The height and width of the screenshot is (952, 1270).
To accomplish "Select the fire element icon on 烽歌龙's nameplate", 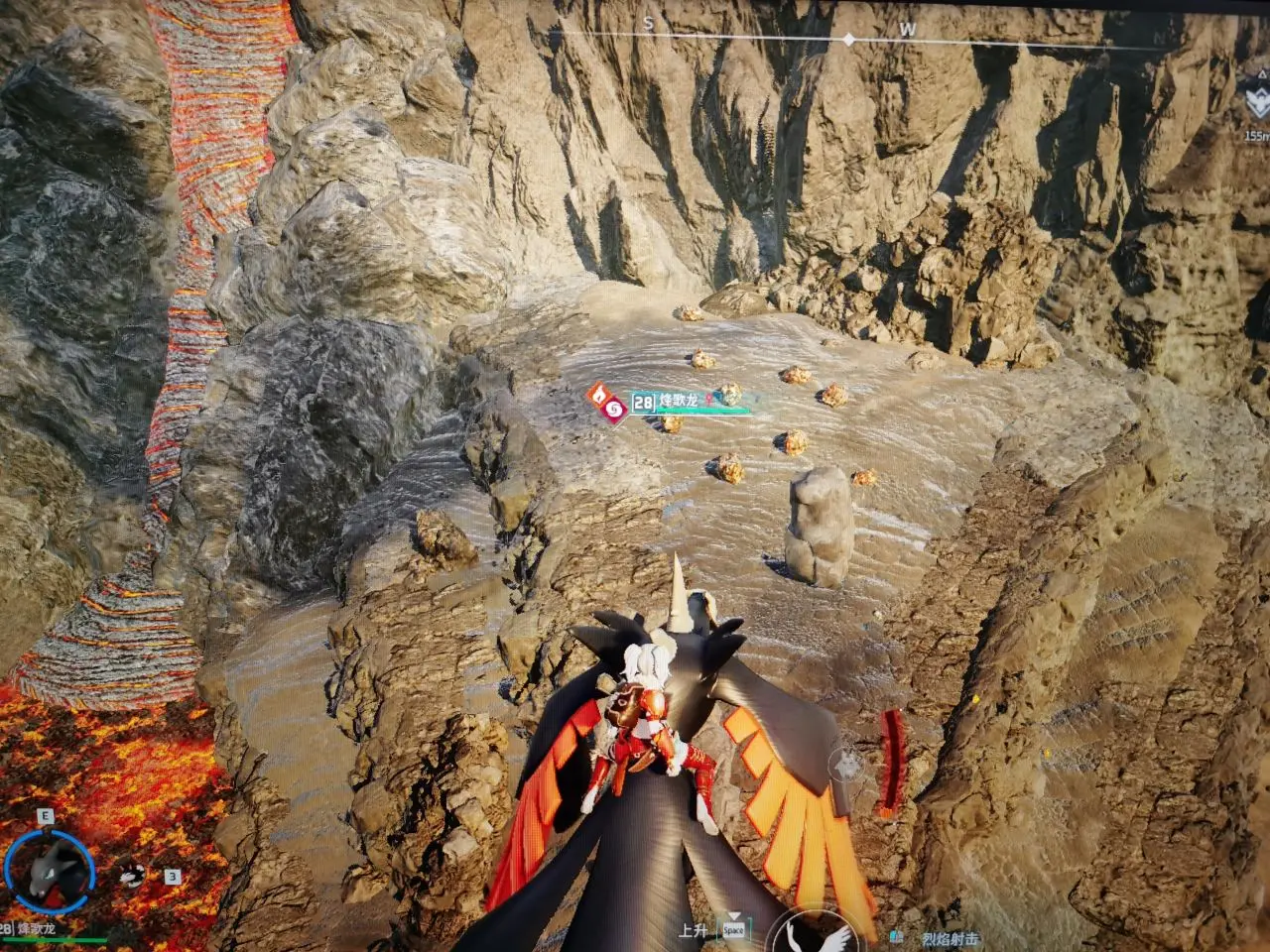I will 598,394.
